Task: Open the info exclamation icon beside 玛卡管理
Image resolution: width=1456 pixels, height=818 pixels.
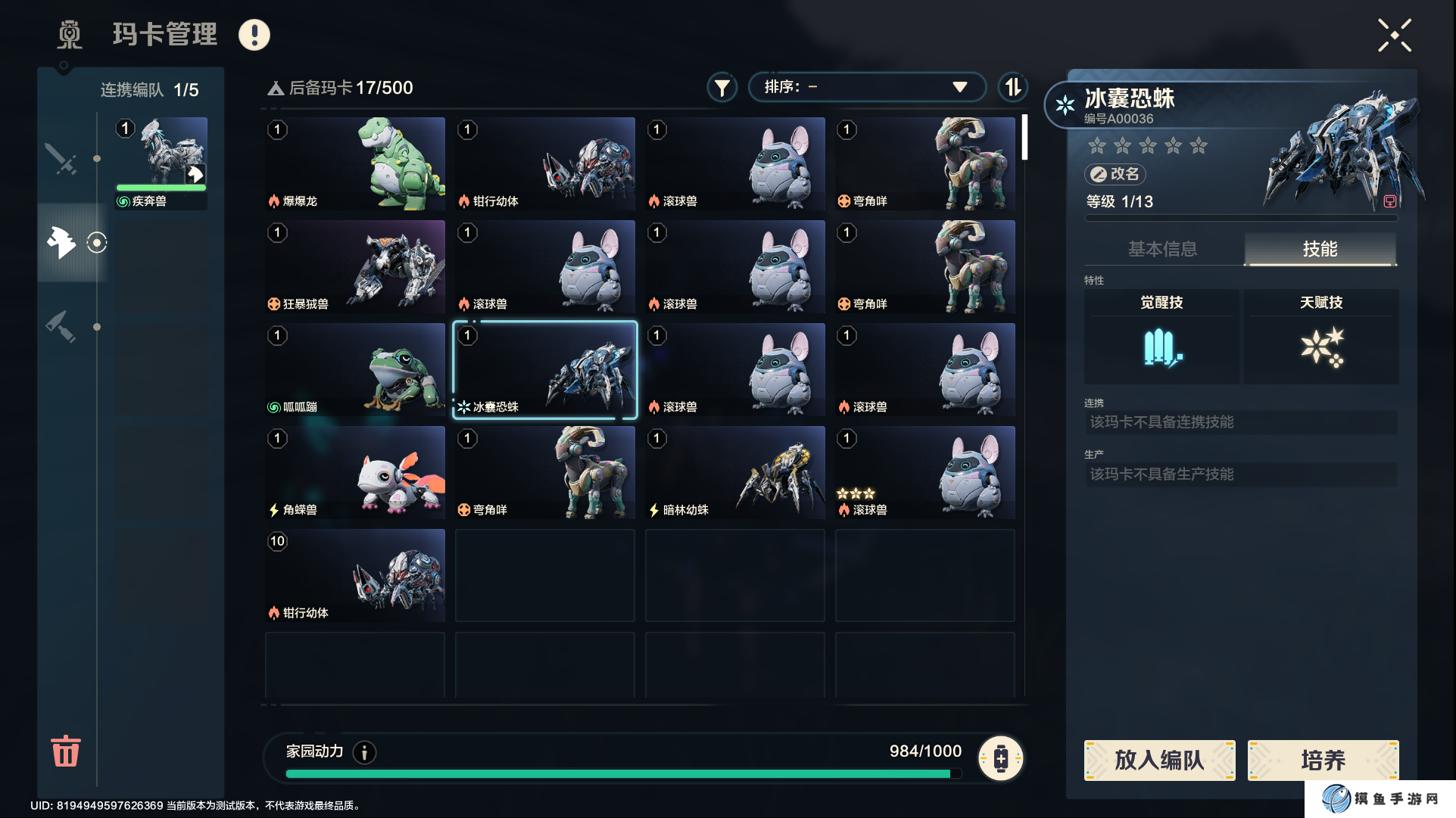Action: pyautogui.click(x=254, y=35)
